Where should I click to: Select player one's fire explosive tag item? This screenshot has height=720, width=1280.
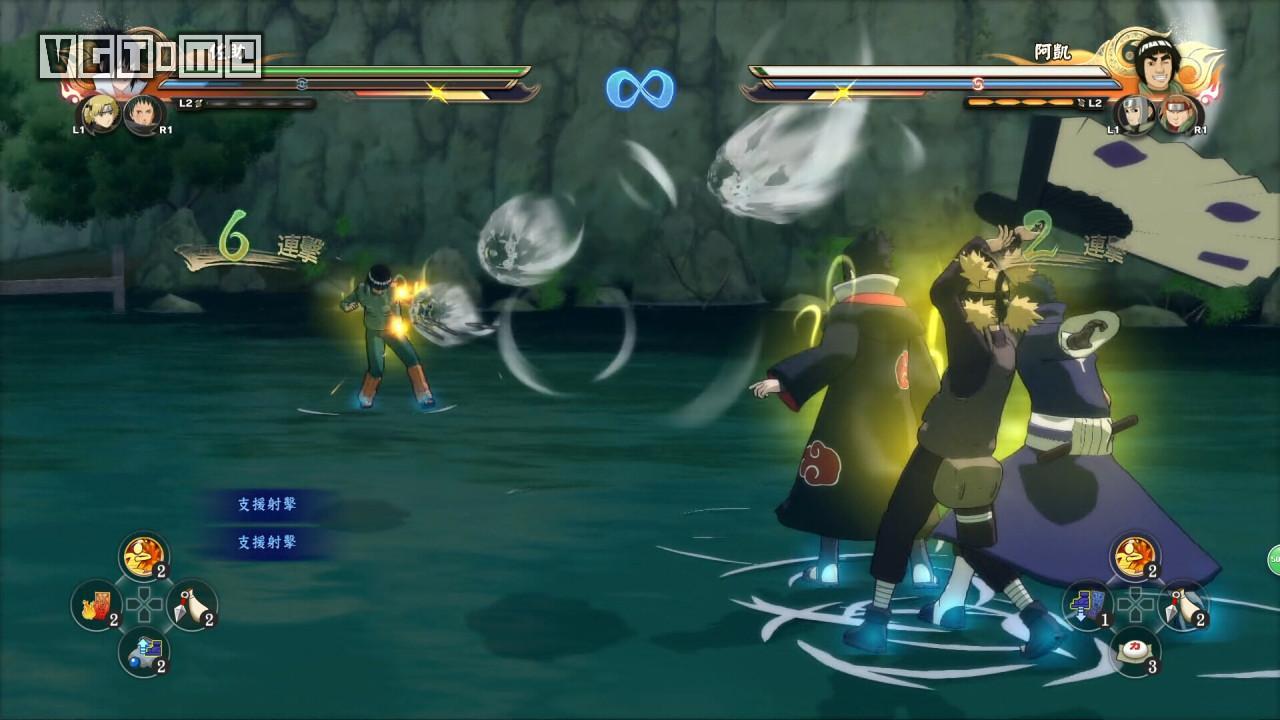96,606
